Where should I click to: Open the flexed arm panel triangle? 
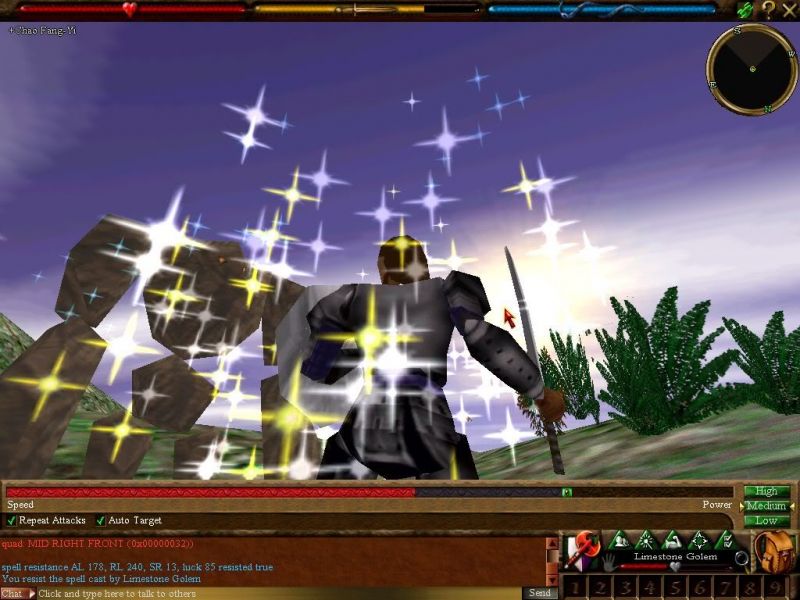point(672,541)
